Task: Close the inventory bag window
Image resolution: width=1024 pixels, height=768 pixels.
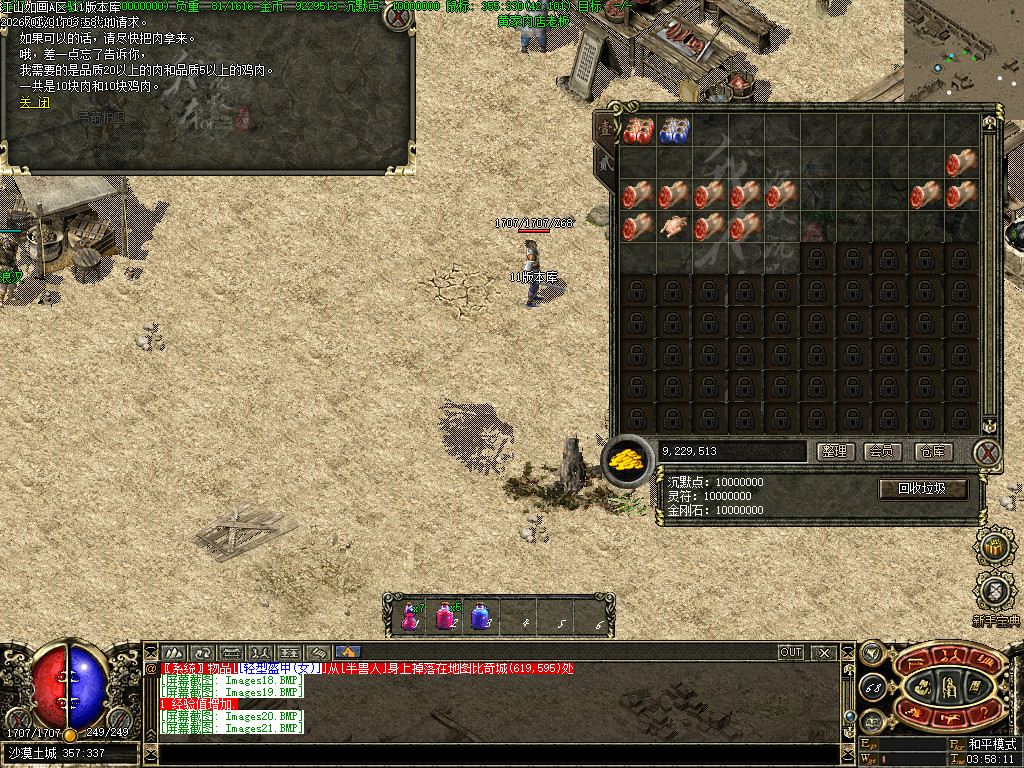Action: click(x=988, y=452)
